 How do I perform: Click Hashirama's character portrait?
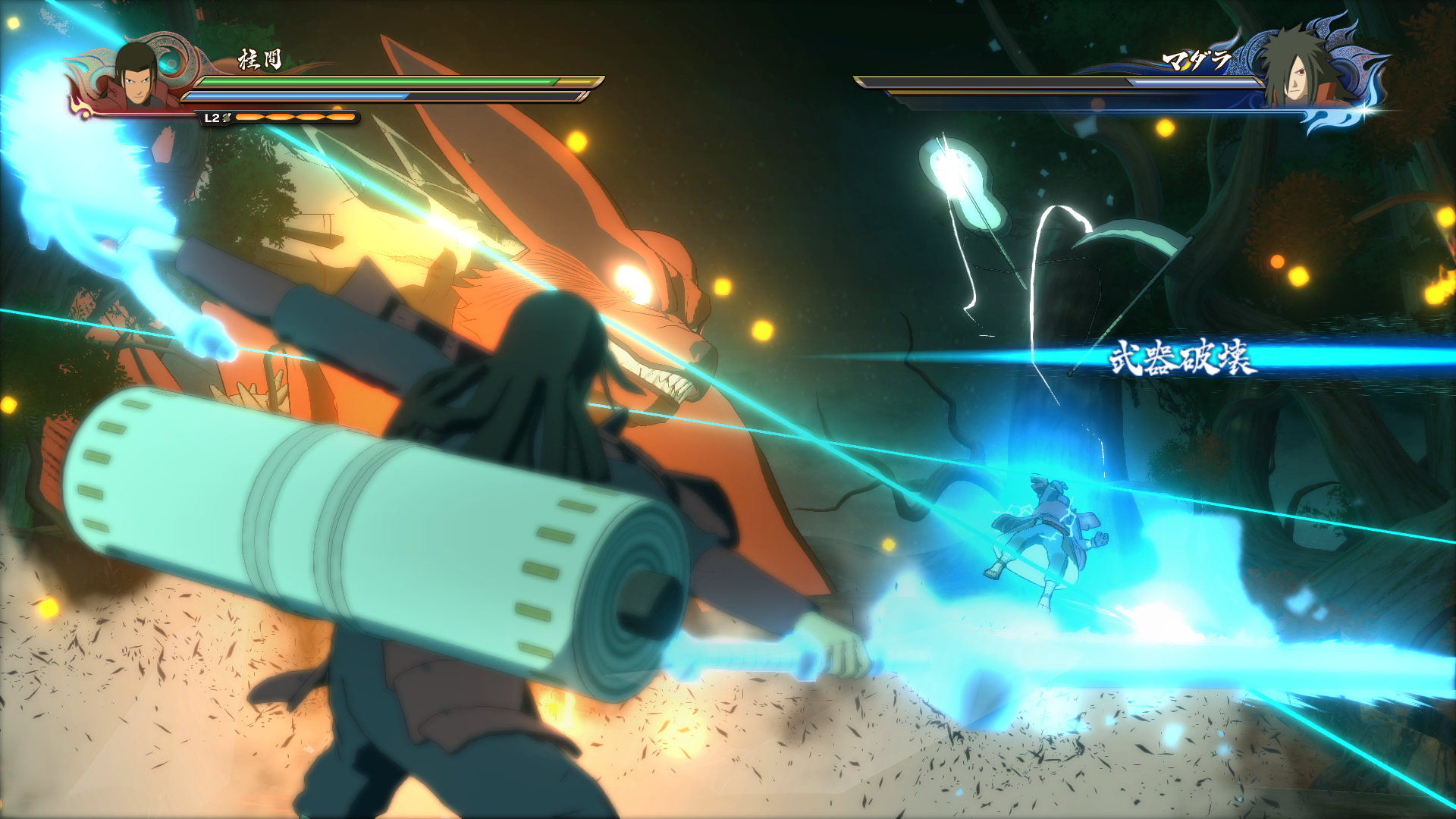[136, 77]
